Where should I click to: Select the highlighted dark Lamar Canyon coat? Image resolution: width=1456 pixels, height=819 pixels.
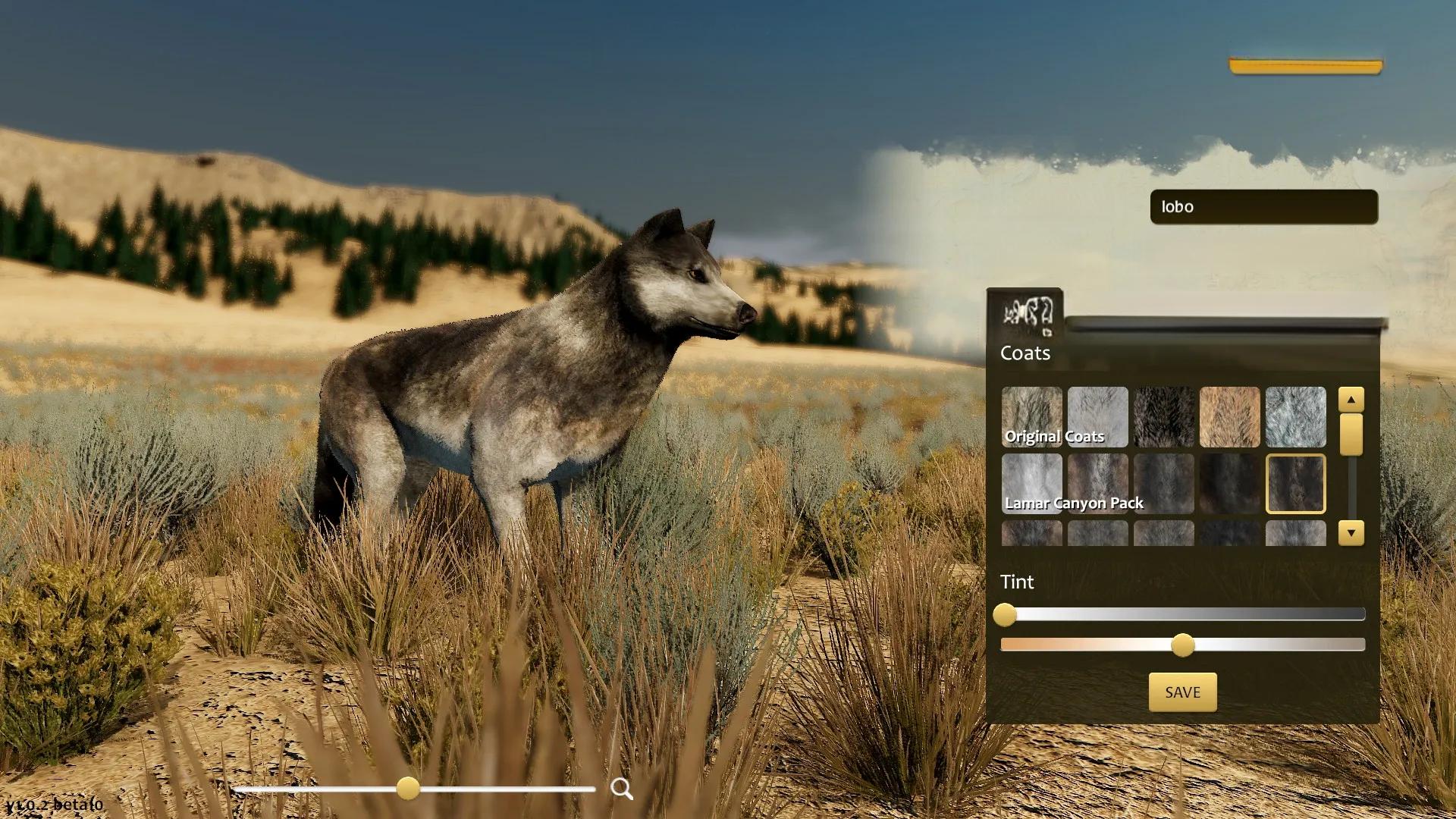(x=1295, y=483)
